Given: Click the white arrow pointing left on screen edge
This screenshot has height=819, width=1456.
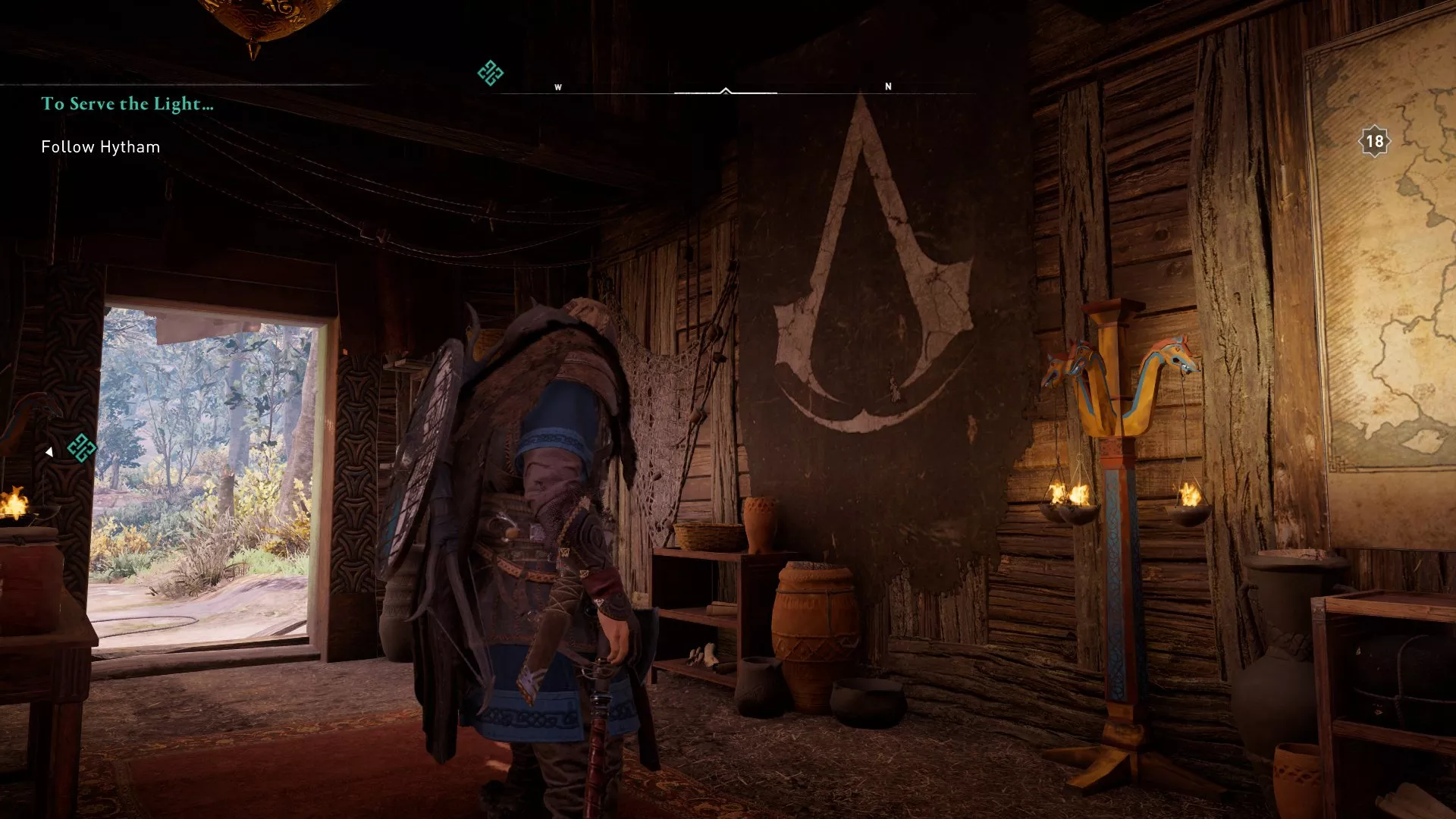Looking at the screenshot, I should tap(50, 450).
